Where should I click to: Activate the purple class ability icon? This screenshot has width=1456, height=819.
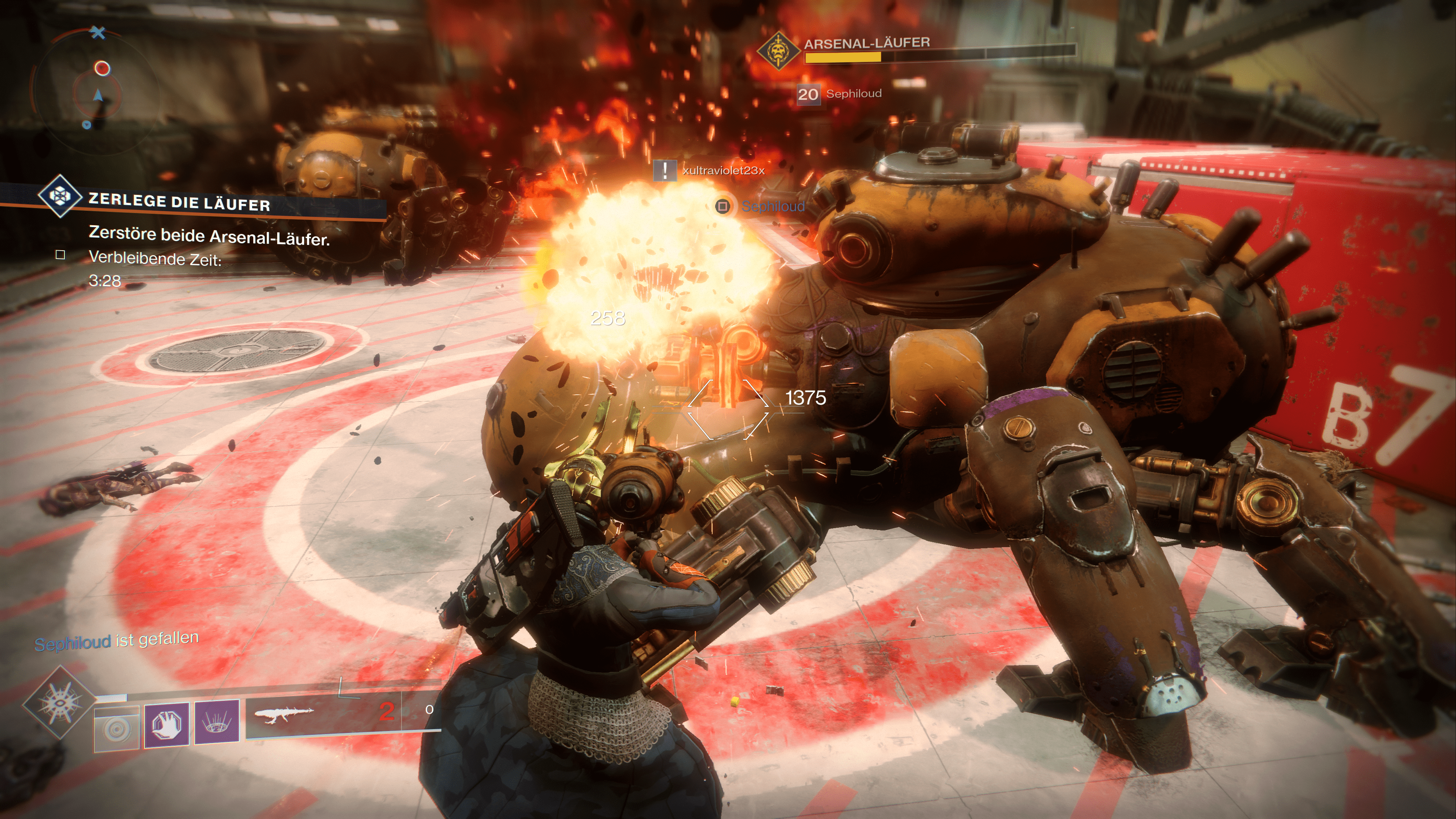(x=217, y=721)
